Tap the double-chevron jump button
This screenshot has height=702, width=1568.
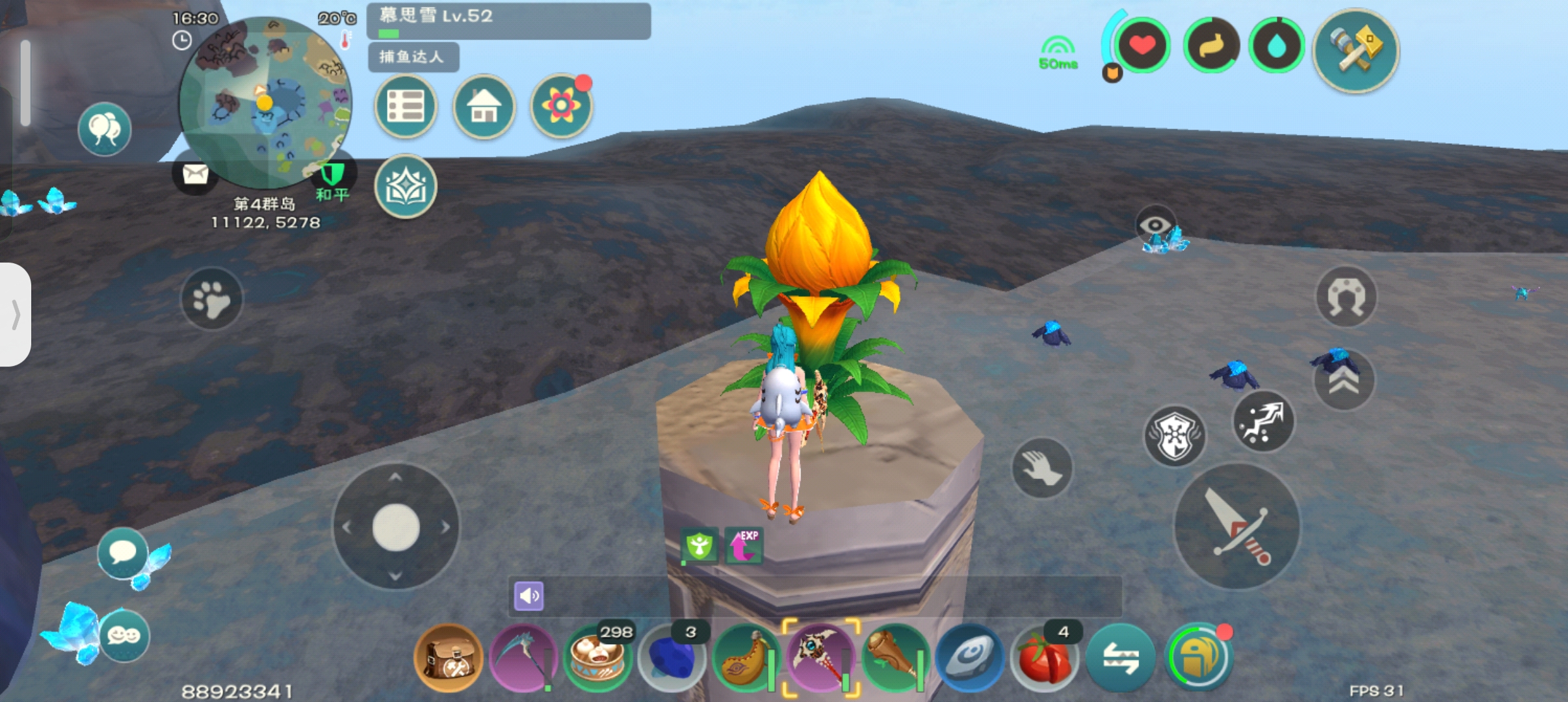pyautogui.click(x=1344, y=380)
